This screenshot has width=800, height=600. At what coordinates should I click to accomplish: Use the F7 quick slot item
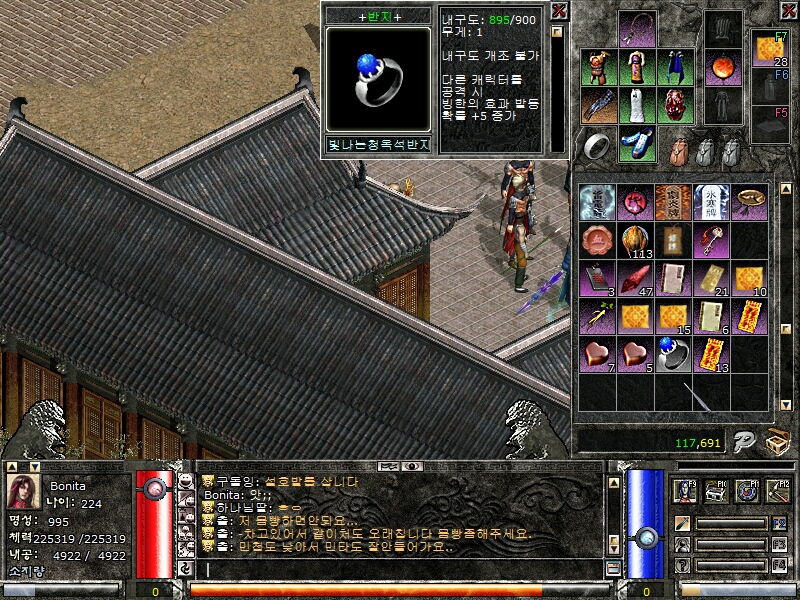point(769,49)
